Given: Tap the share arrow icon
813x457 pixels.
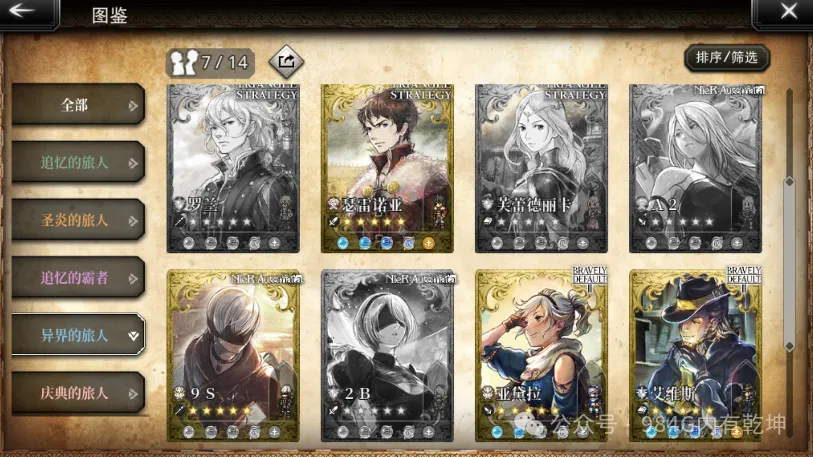Looking at the screenshot, I should [x=286, y=62].
